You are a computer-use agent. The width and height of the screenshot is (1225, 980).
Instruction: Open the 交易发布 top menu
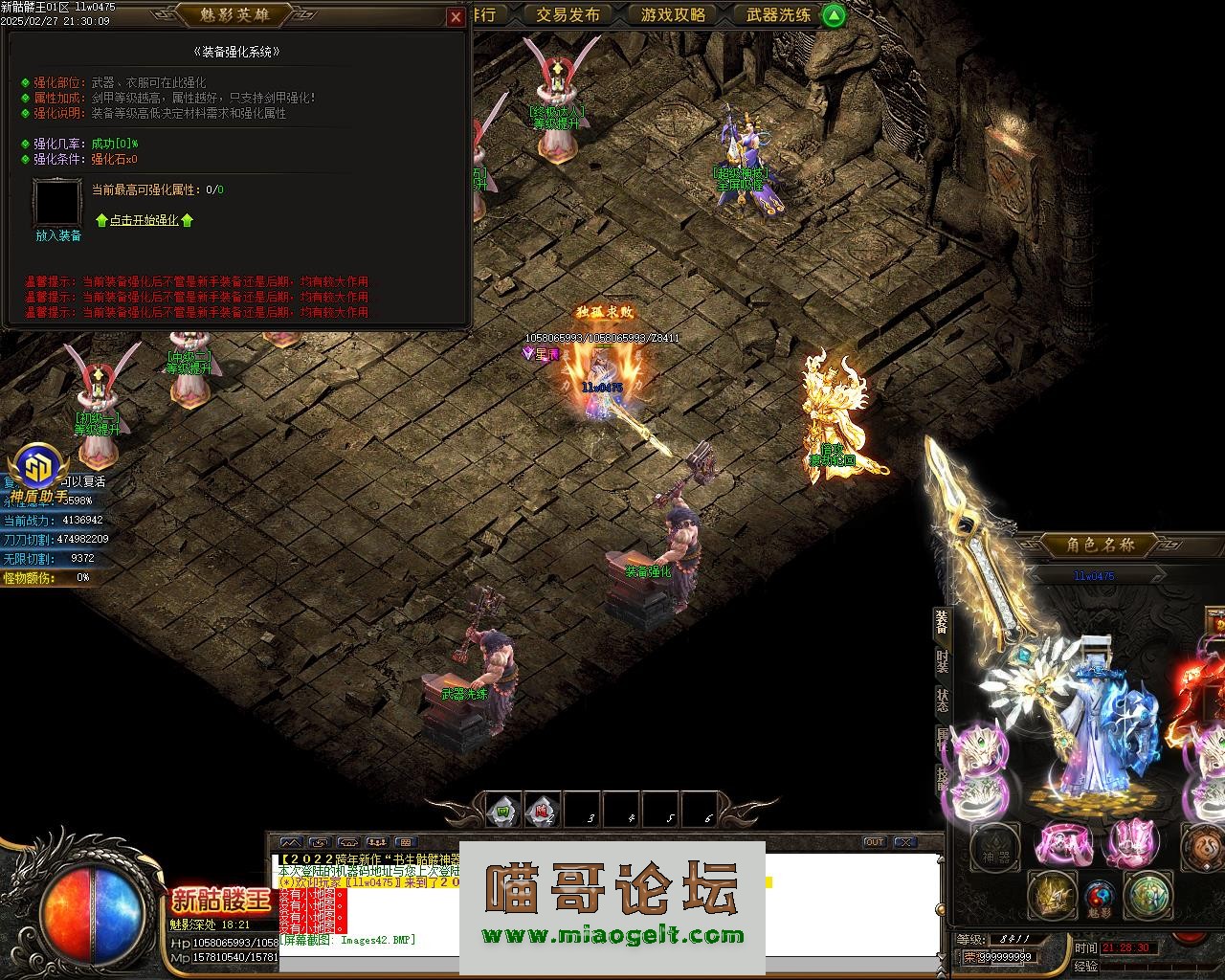point(568,14)
